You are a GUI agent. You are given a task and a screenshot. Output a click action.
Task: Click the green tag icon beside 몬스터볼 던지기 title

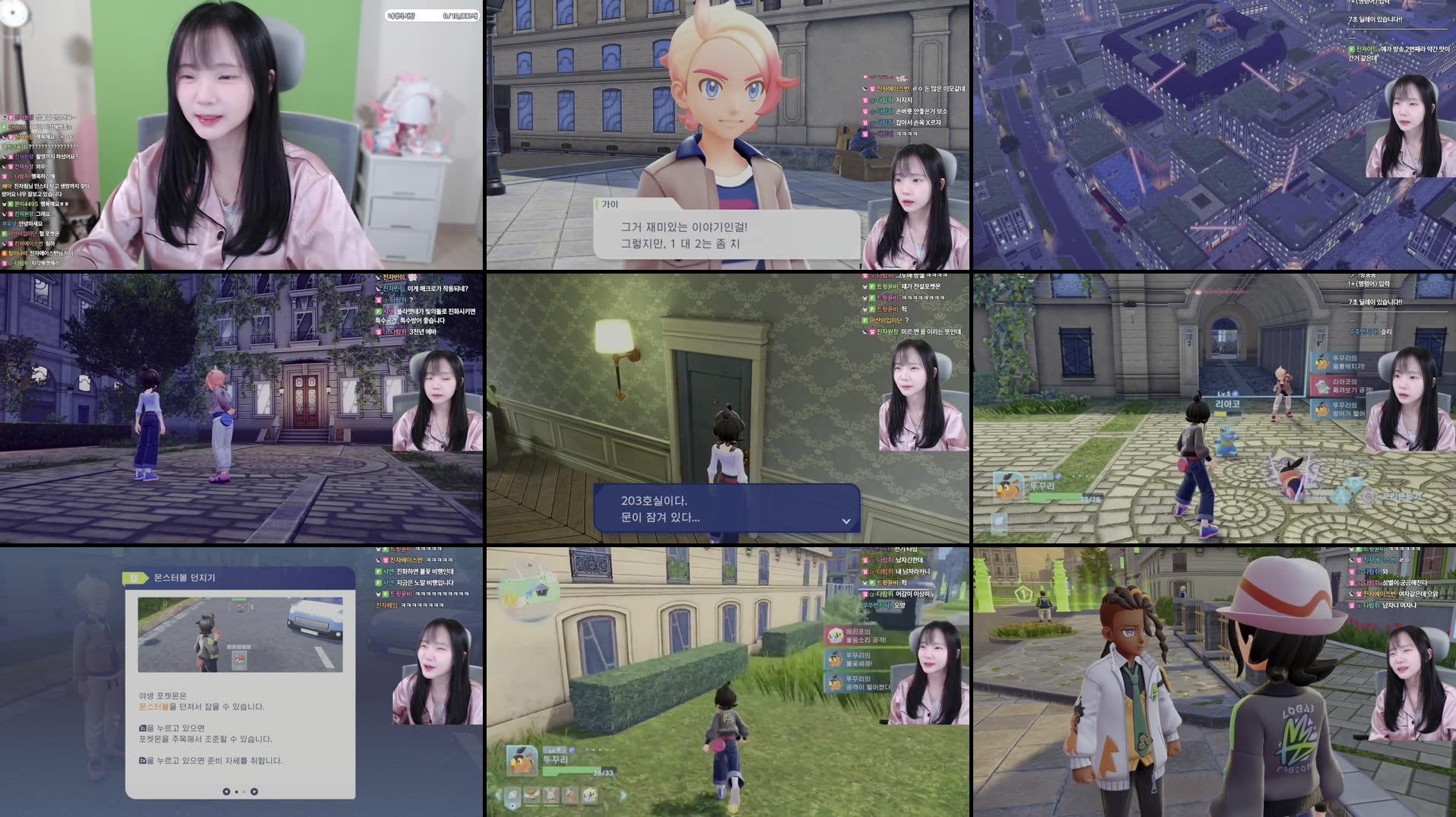coord(134,578)
